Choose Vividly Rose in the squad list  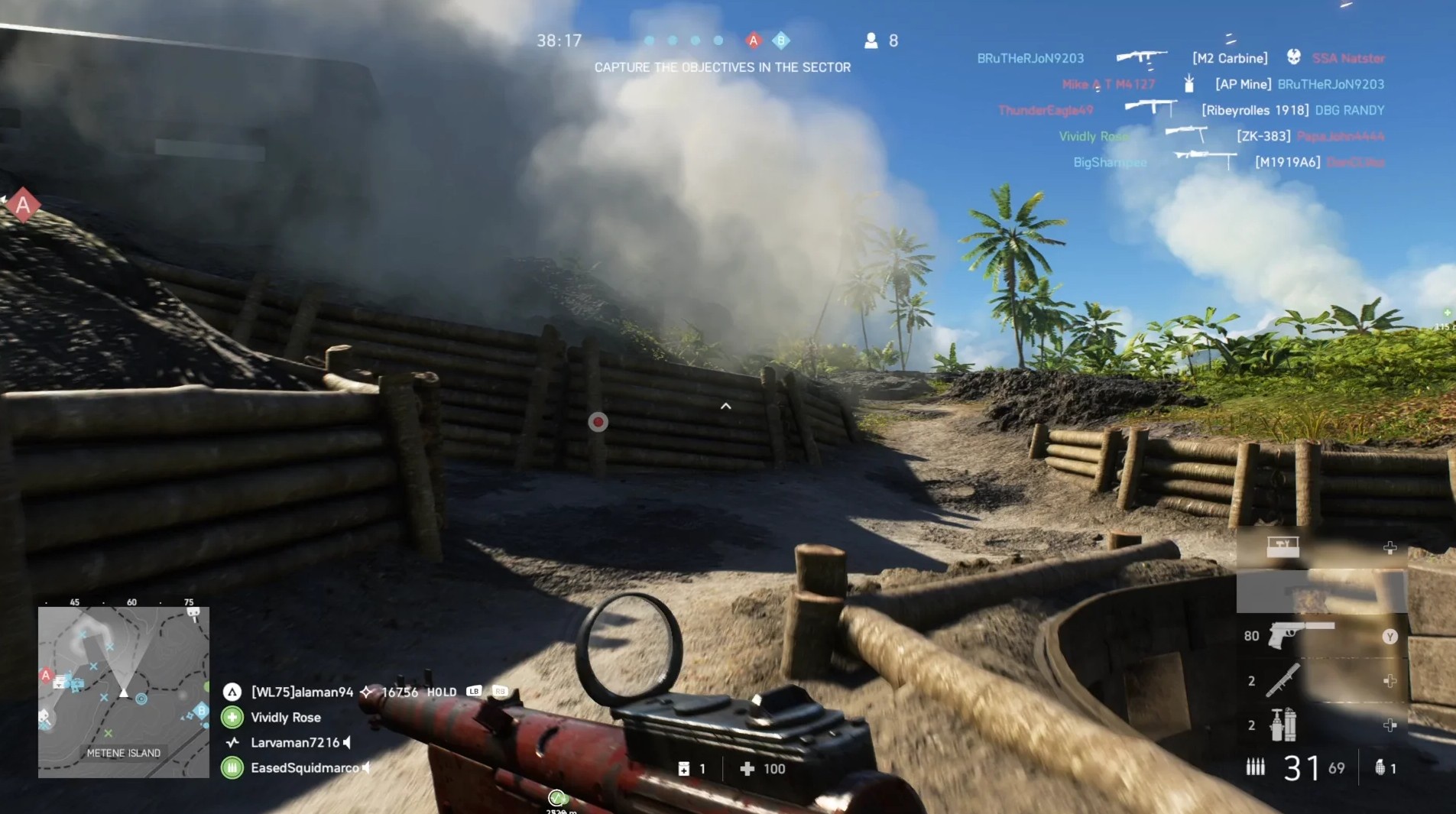285,717
